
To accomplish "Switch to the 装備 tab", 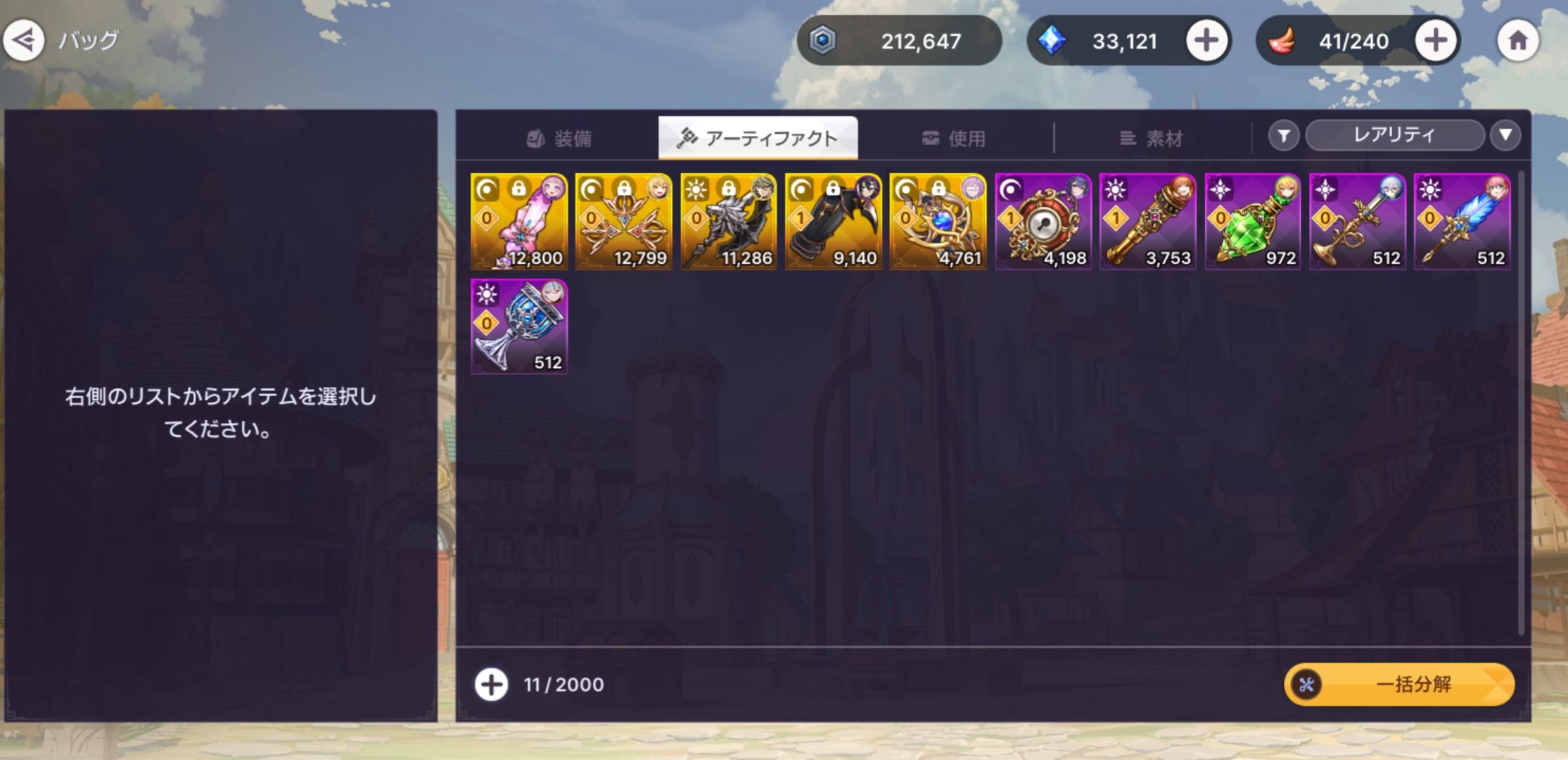I will pyautogui.click(x=560, y=139).
